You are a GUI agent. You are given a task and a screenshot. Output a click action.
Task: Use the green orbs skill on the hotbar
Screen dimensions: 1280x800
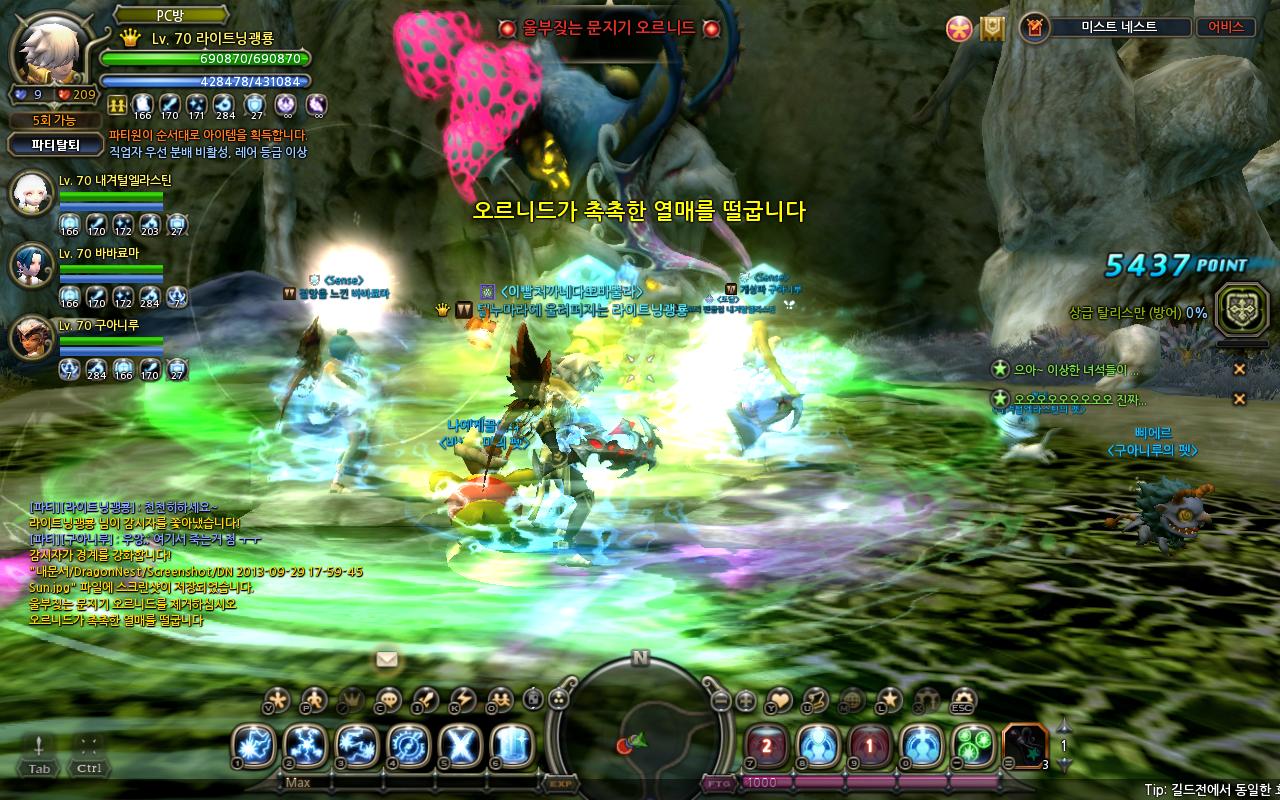coord(971,746)
